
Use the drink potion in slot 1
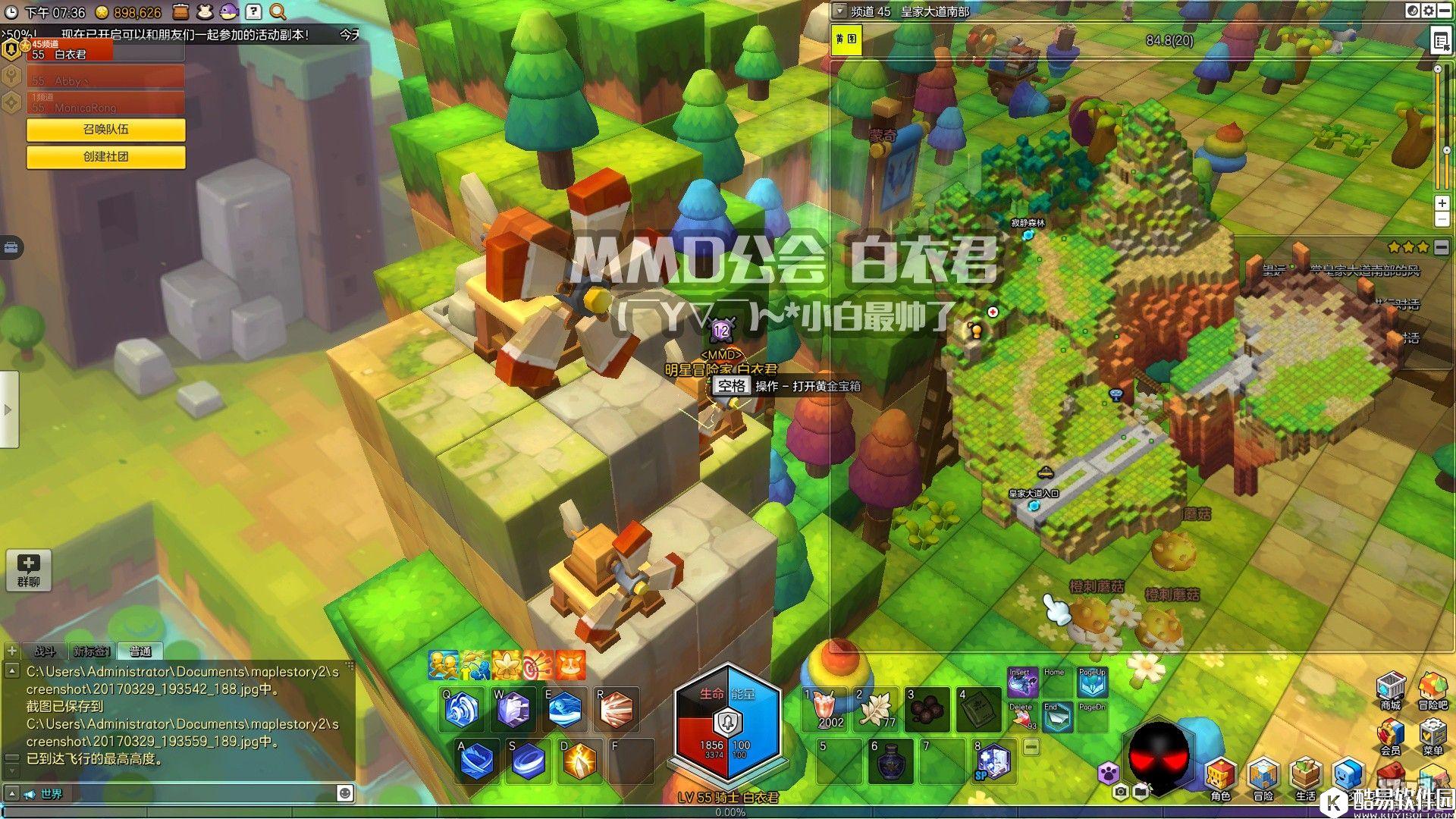pos(825,709)
